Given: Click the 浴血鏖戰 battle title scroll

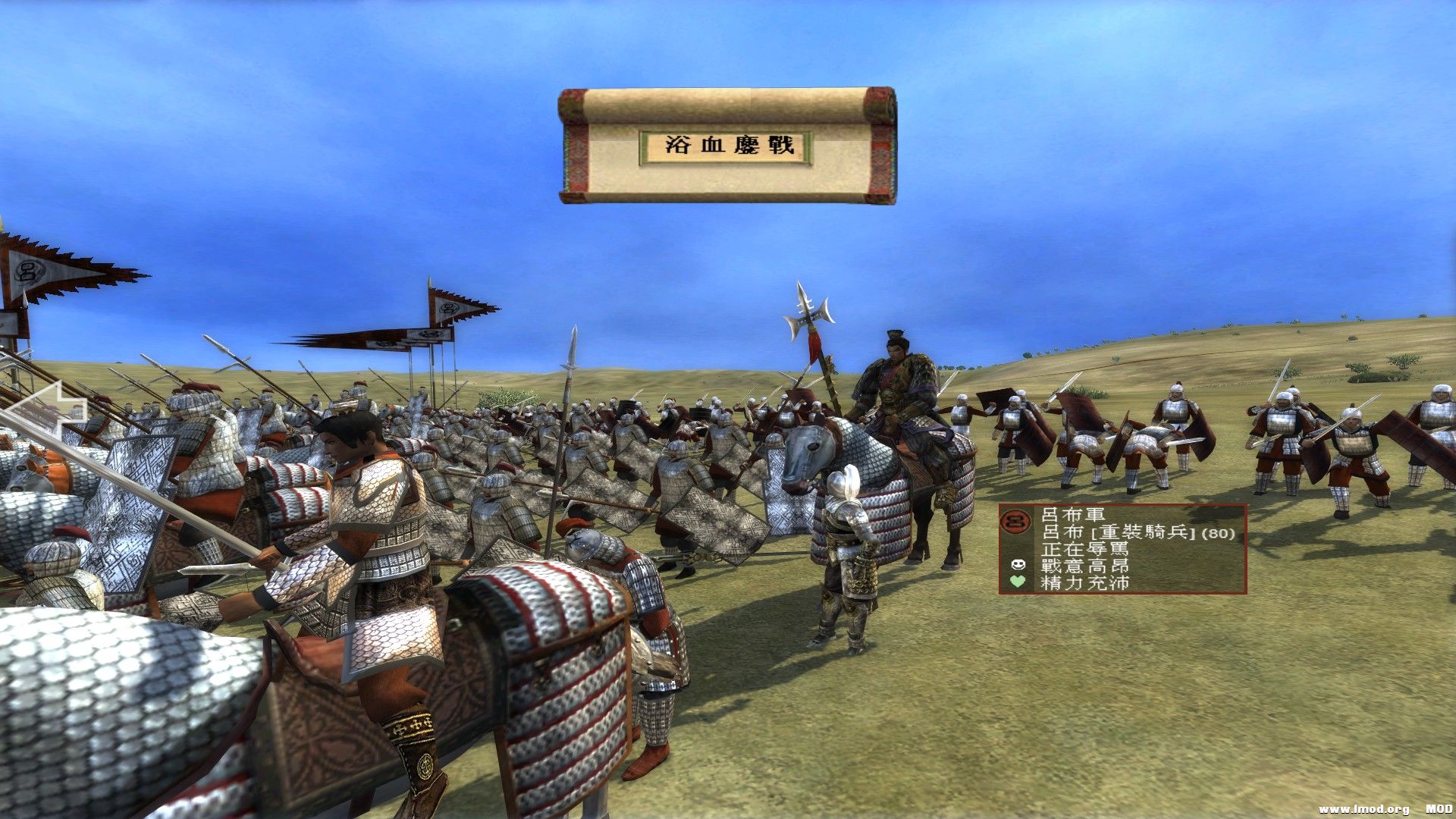Looking at the screenshot, I should click(x=728, y=146).
